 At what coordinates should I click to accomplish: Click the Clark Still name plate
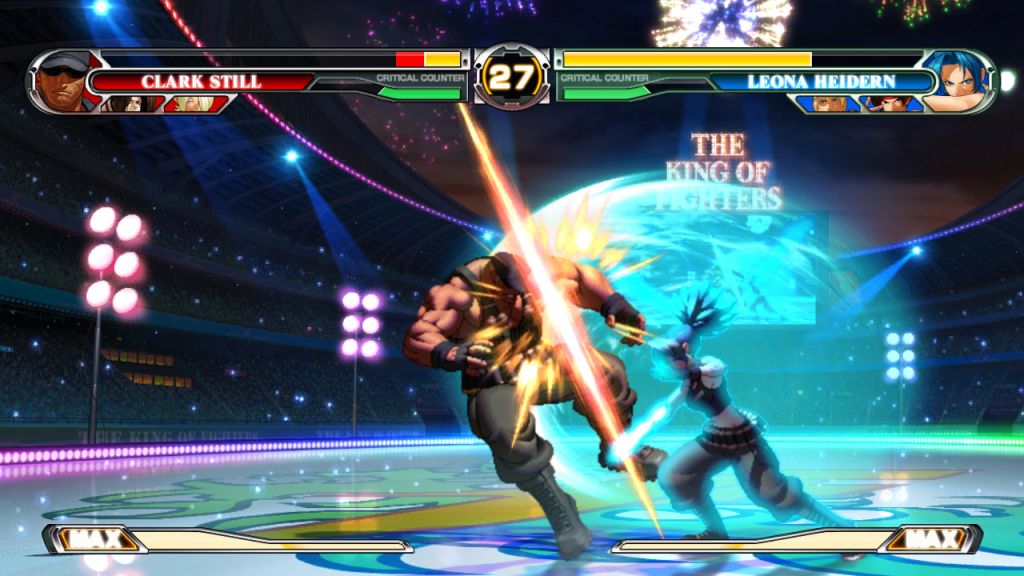point(200,81)
